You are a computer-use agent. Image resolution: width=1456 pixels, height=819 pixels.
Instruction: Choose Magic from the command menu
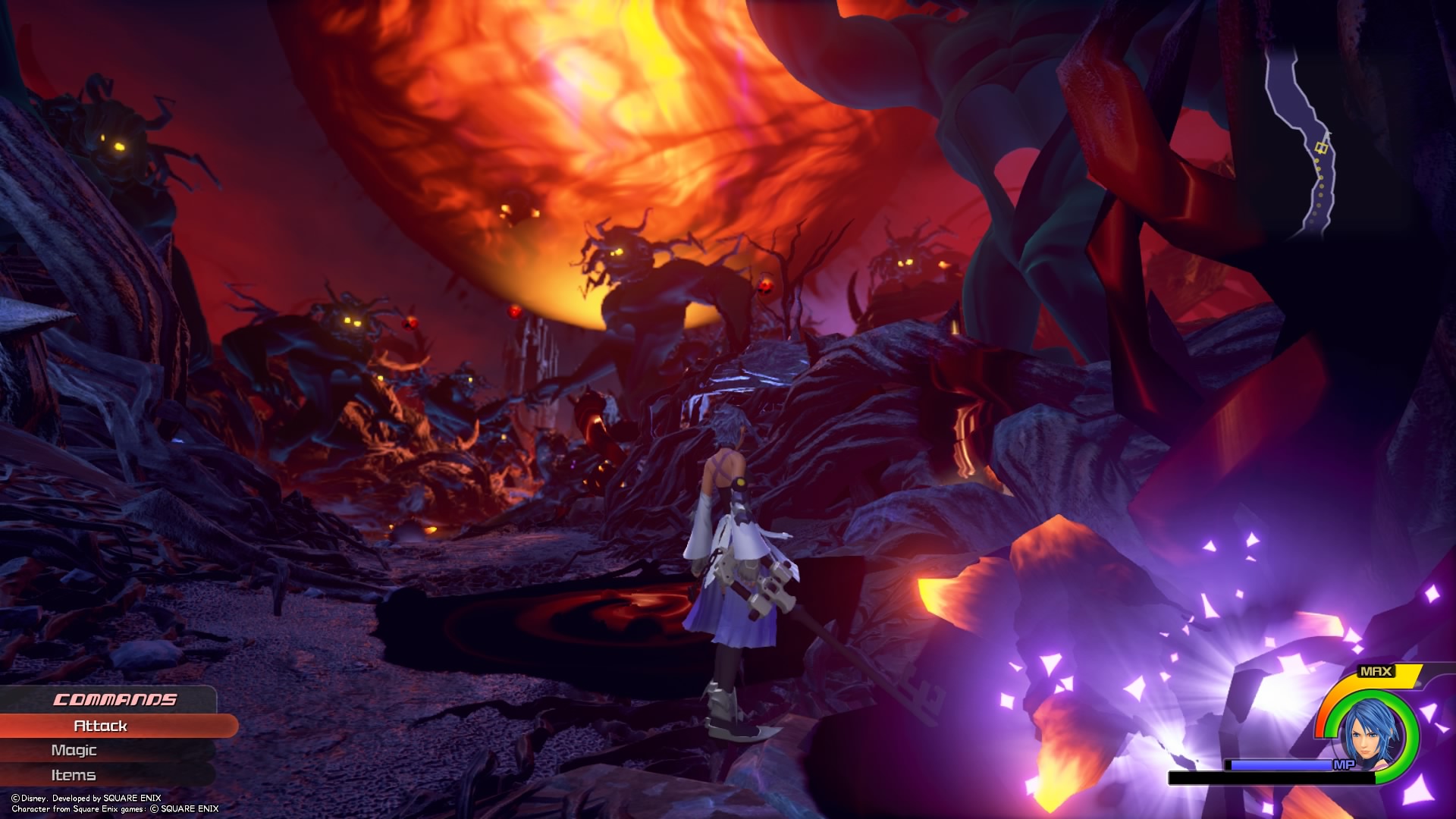74,750
